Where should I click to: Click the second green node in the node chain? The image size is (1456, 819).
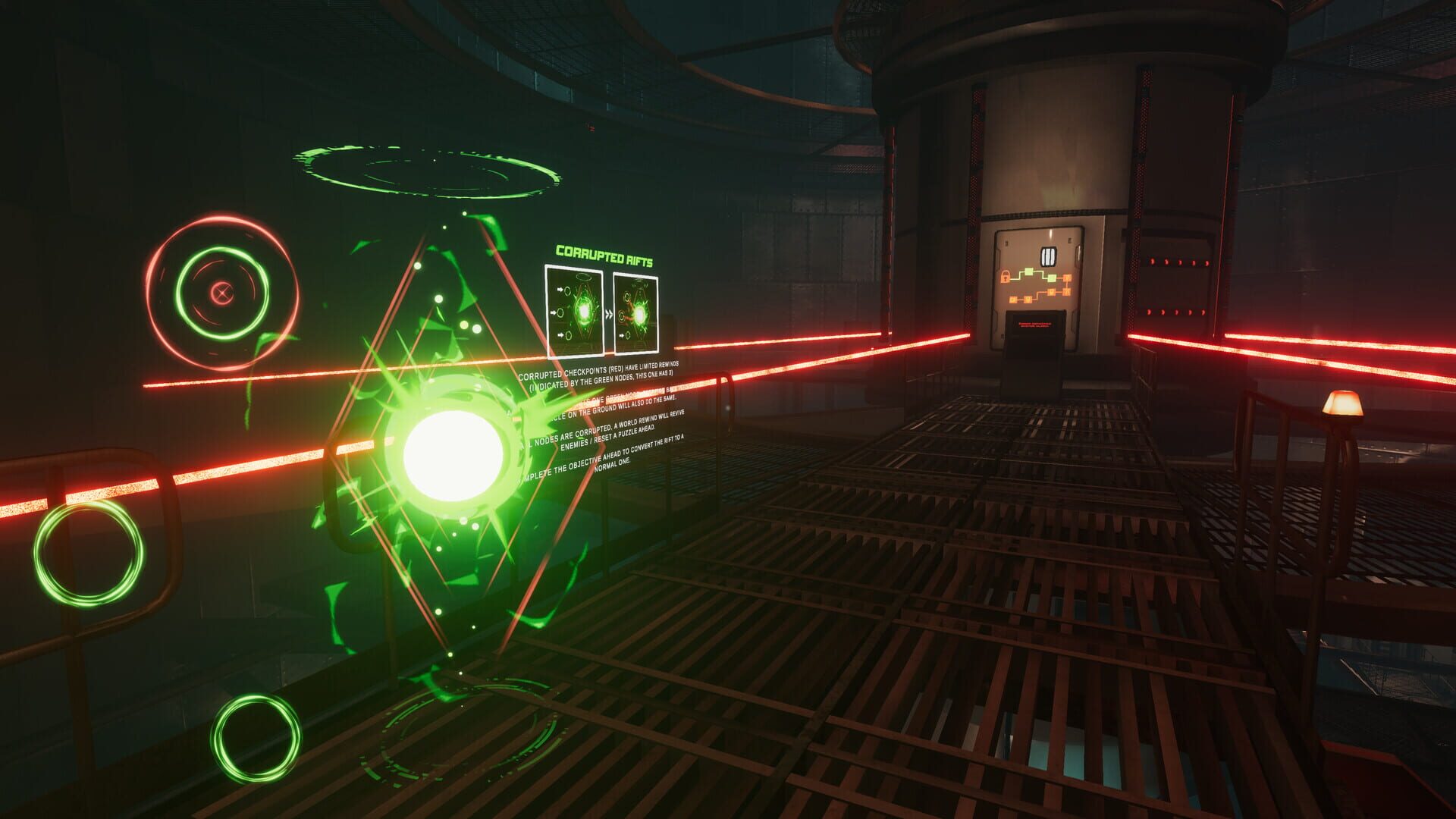pyautogui.click(x=1052, y=278)
